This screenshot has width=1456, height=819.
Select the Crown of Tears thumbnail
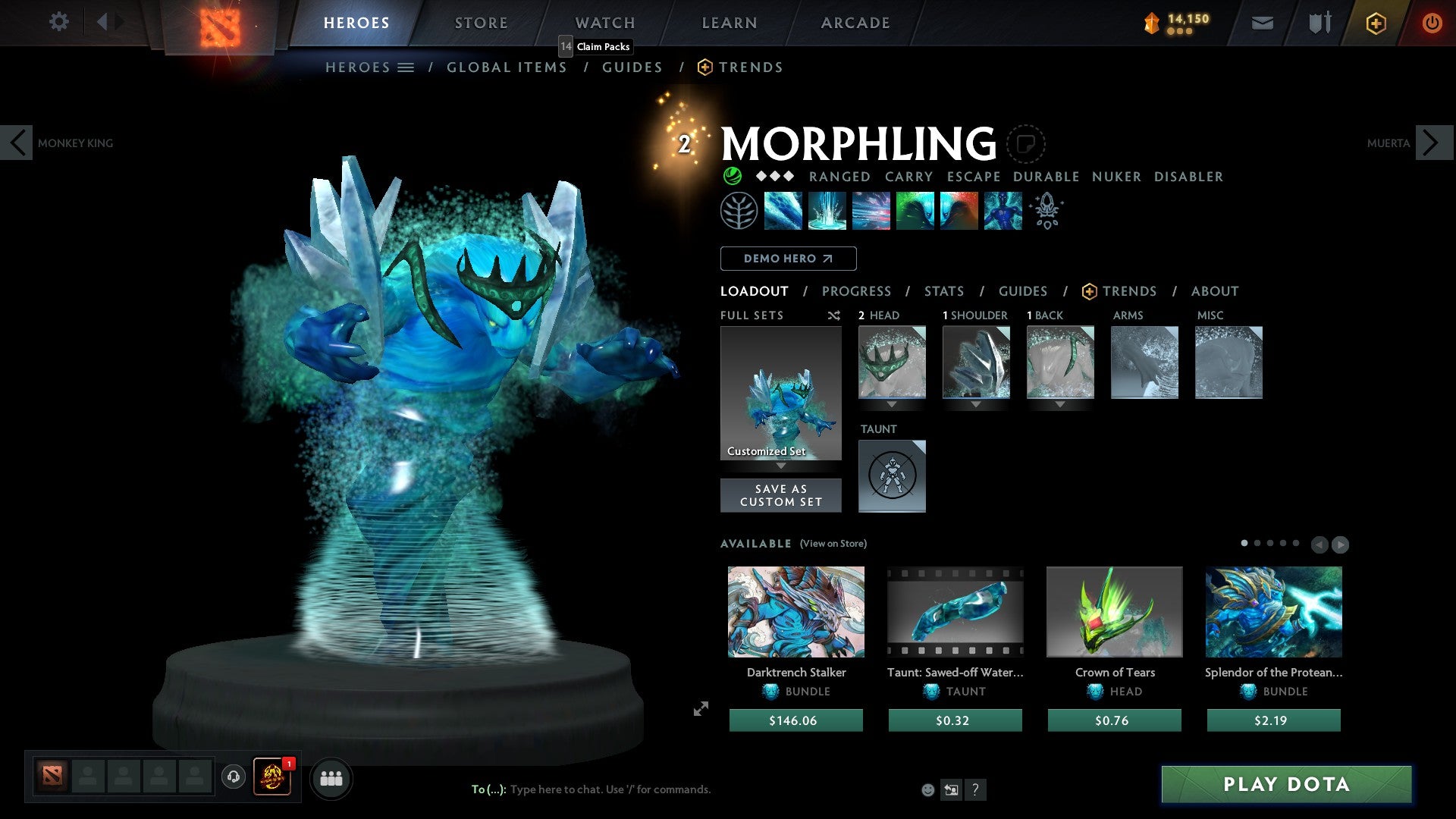coord(1114,611)
